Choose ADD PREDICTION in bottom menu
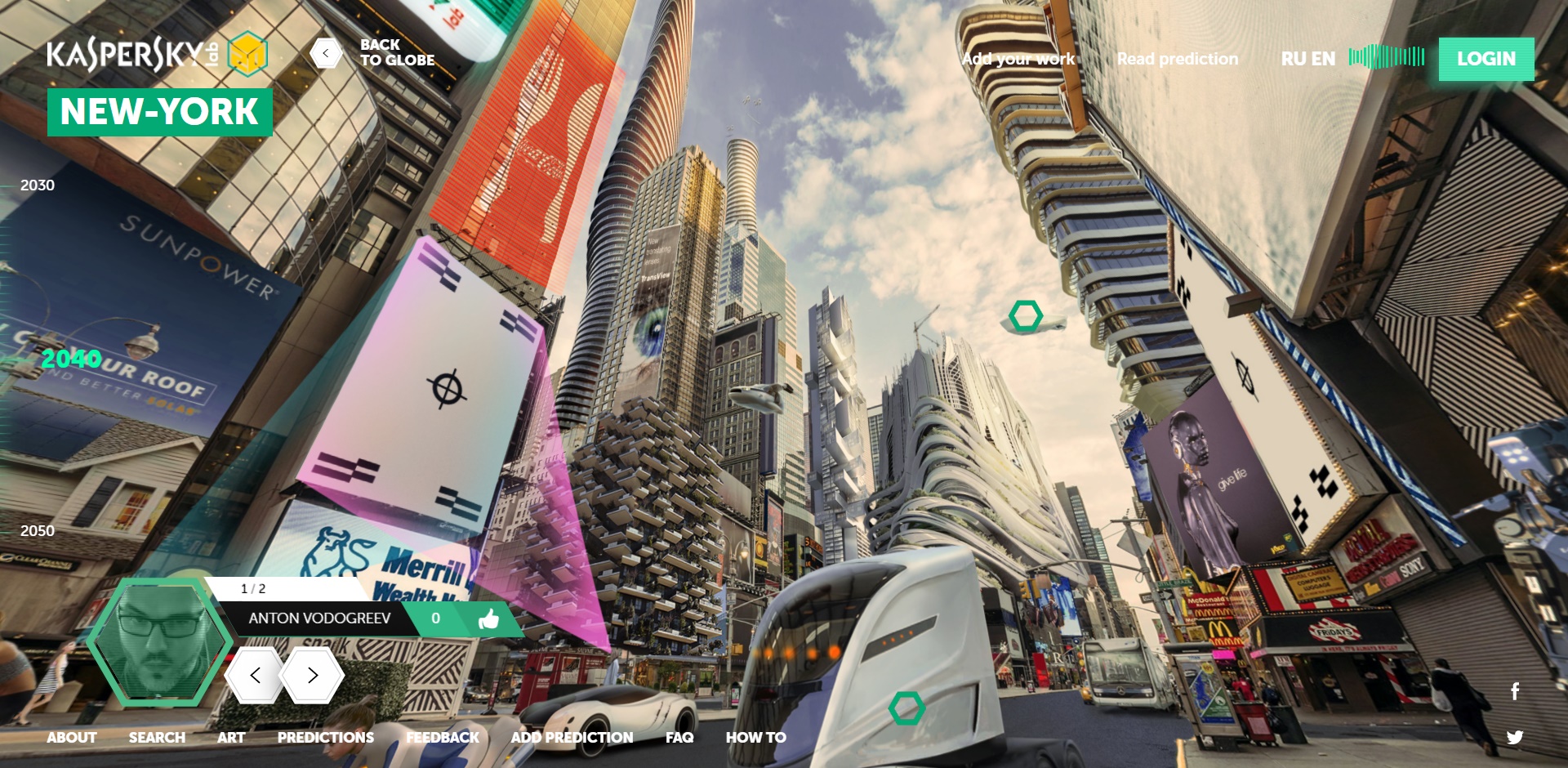1568x768 pixels. tap(572, 737)
